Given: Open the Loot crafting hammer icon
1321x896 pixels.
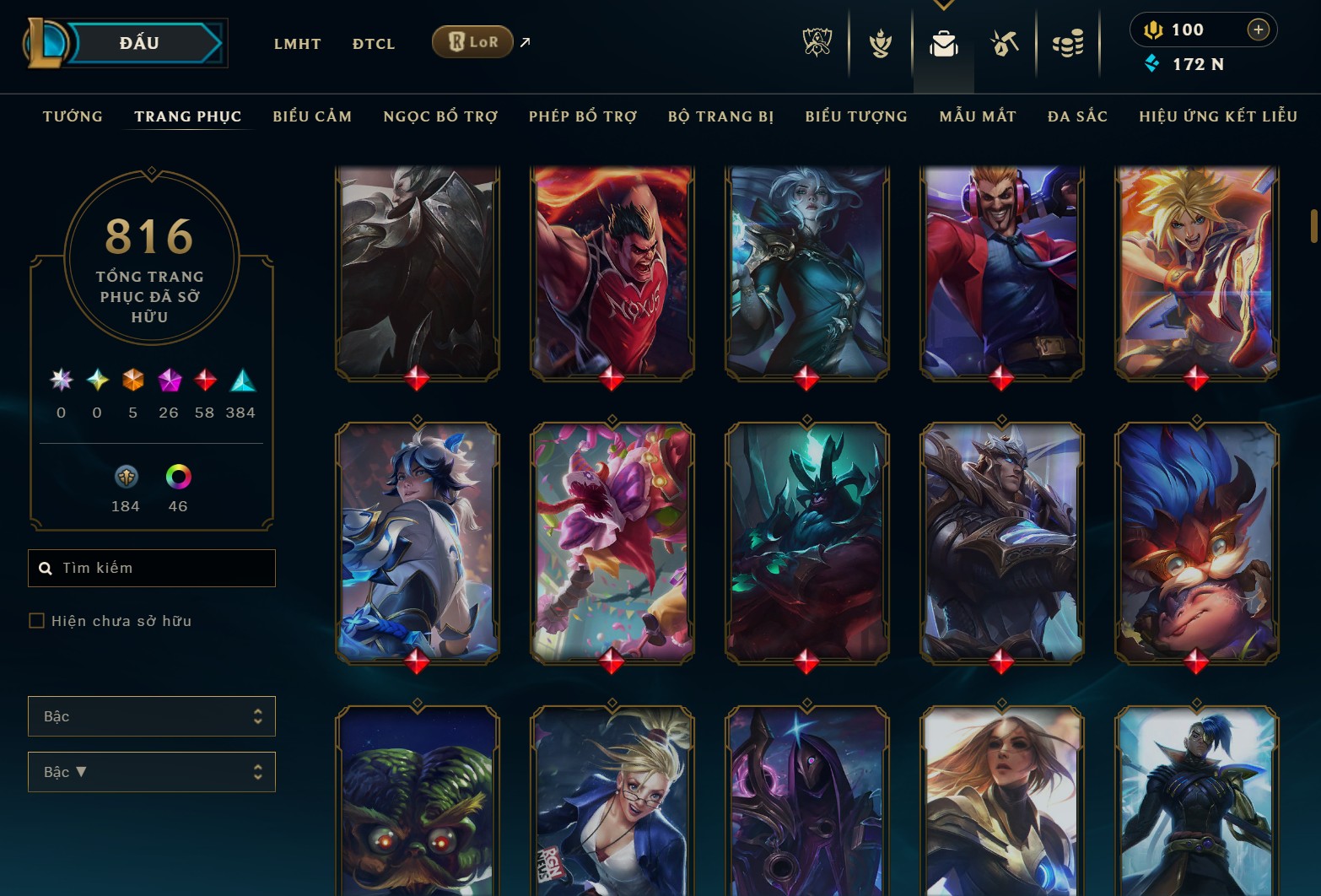Looking at the screenshot, I should [x=1006, y=44].
